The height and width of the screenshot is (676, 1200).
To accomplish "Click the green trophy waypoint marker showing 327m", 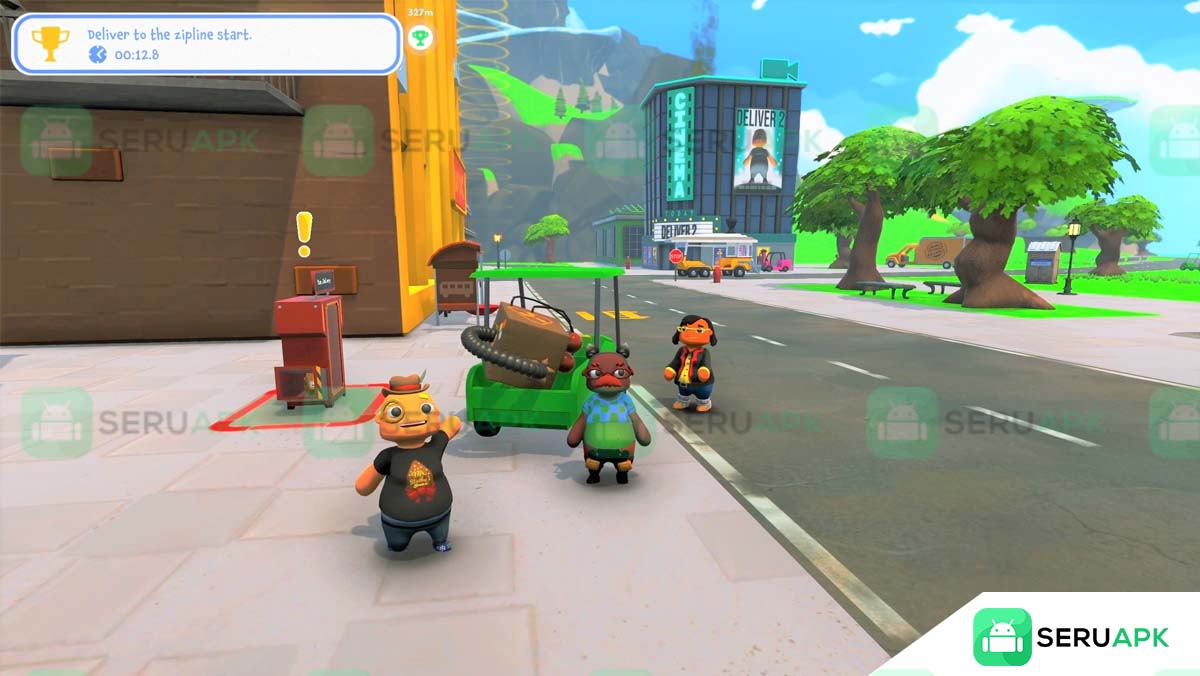I will point(421,38).
